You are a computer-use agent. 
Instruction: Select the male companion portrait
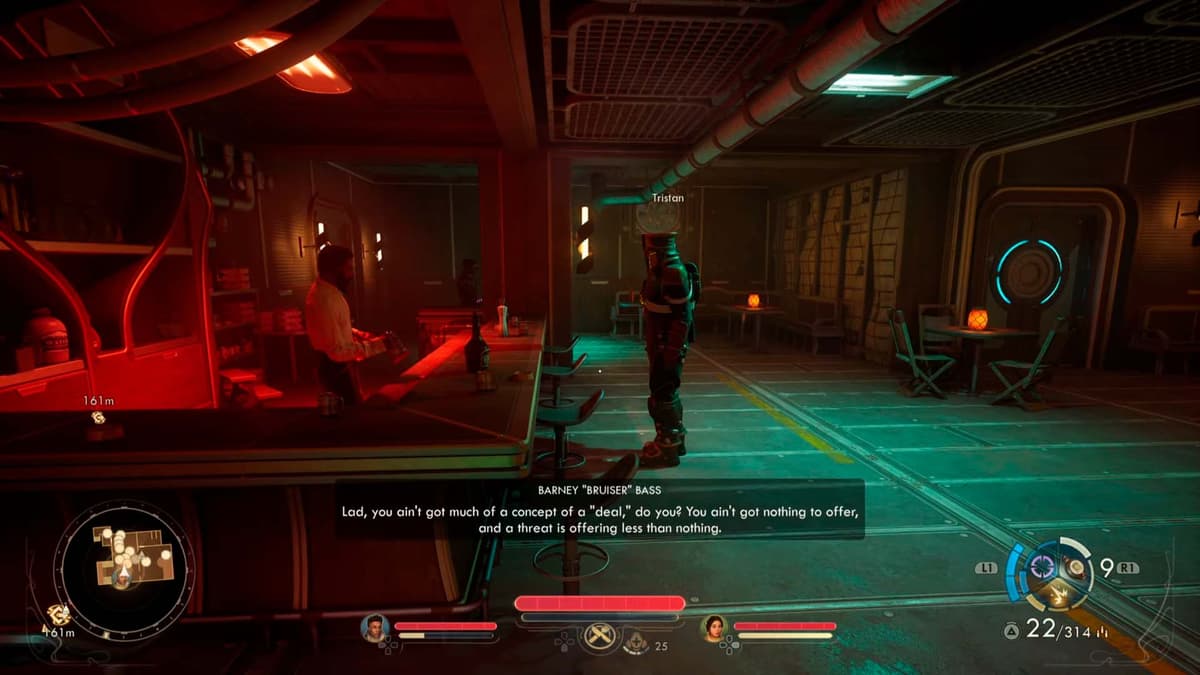click(376, 627)
